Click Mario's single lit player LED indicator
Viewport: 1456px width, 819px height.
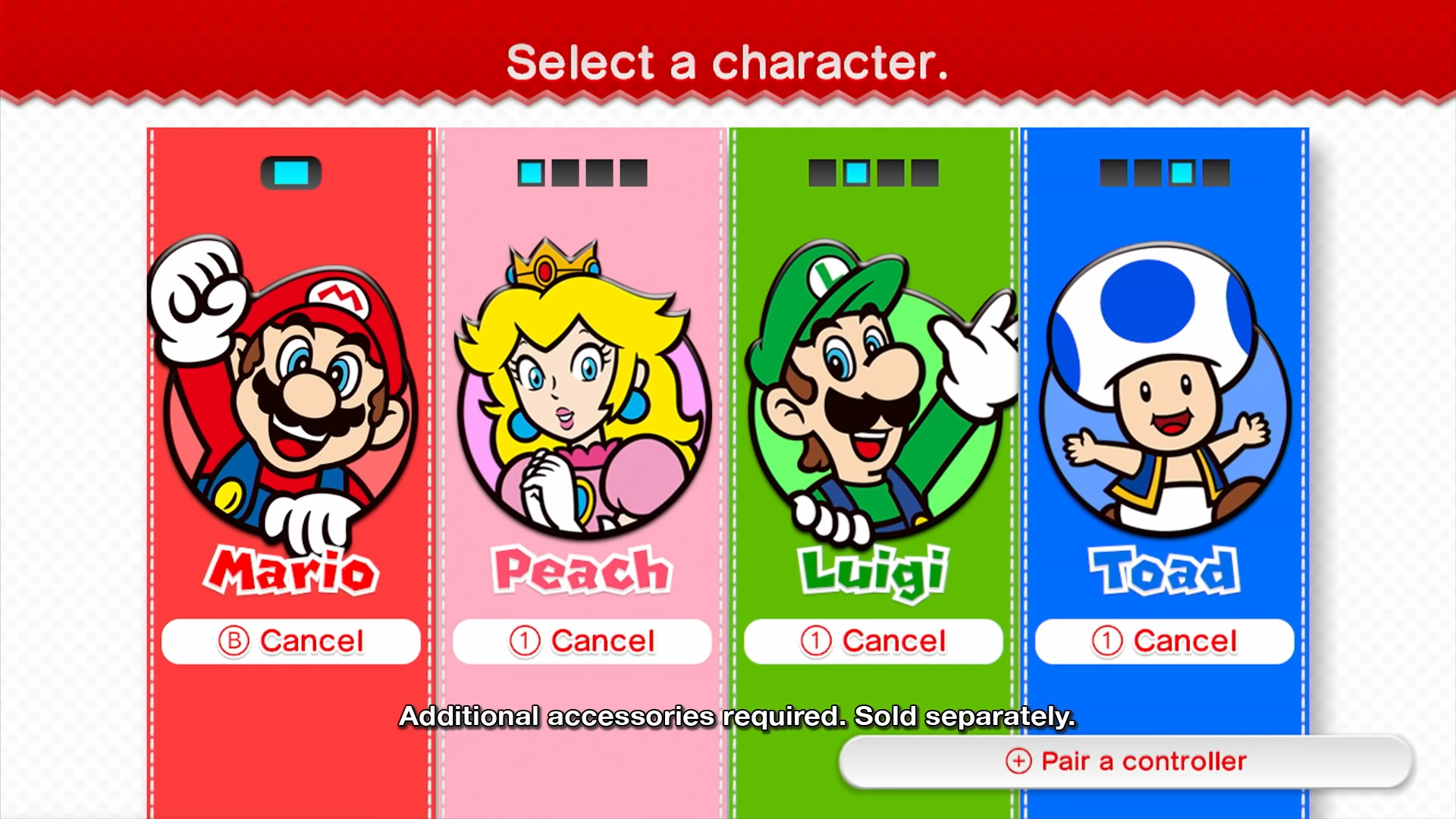(x=290, y=172)
